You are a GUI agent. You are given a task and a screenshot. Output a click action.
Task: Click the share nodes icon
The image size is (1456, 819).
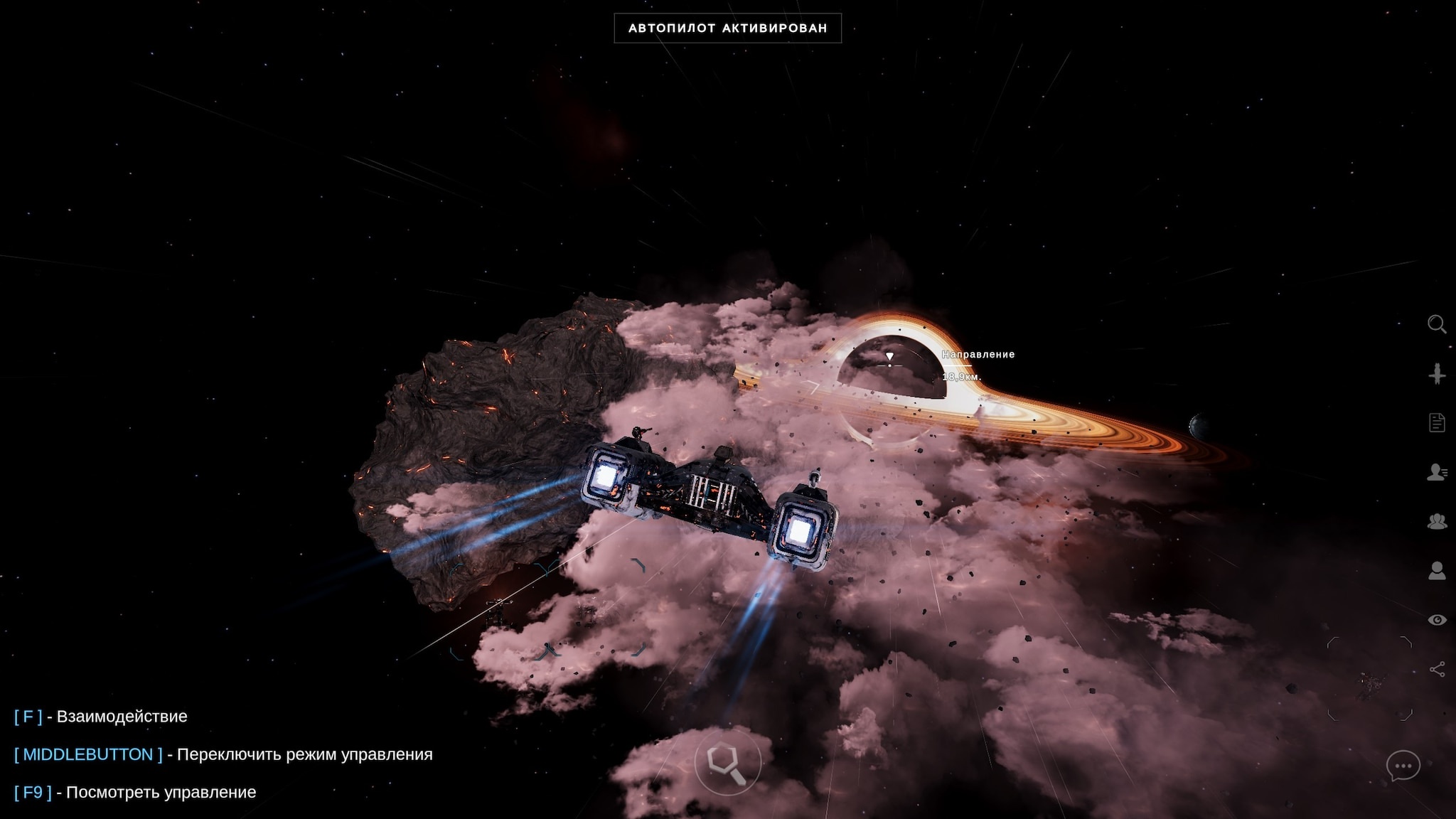coord(1437,669)
